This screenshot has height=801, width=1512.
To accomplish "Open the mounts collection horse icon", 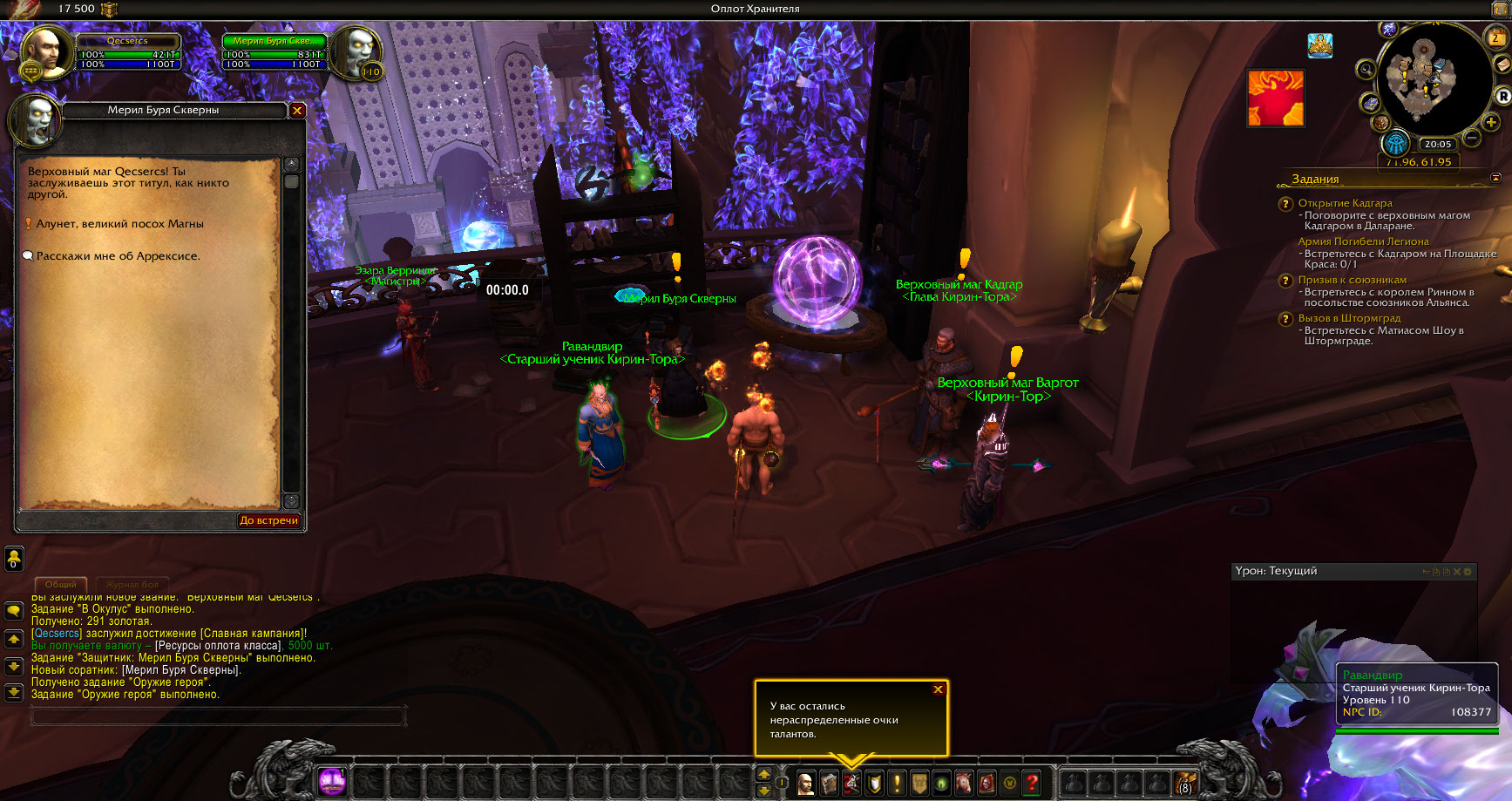I will point(964,783).
